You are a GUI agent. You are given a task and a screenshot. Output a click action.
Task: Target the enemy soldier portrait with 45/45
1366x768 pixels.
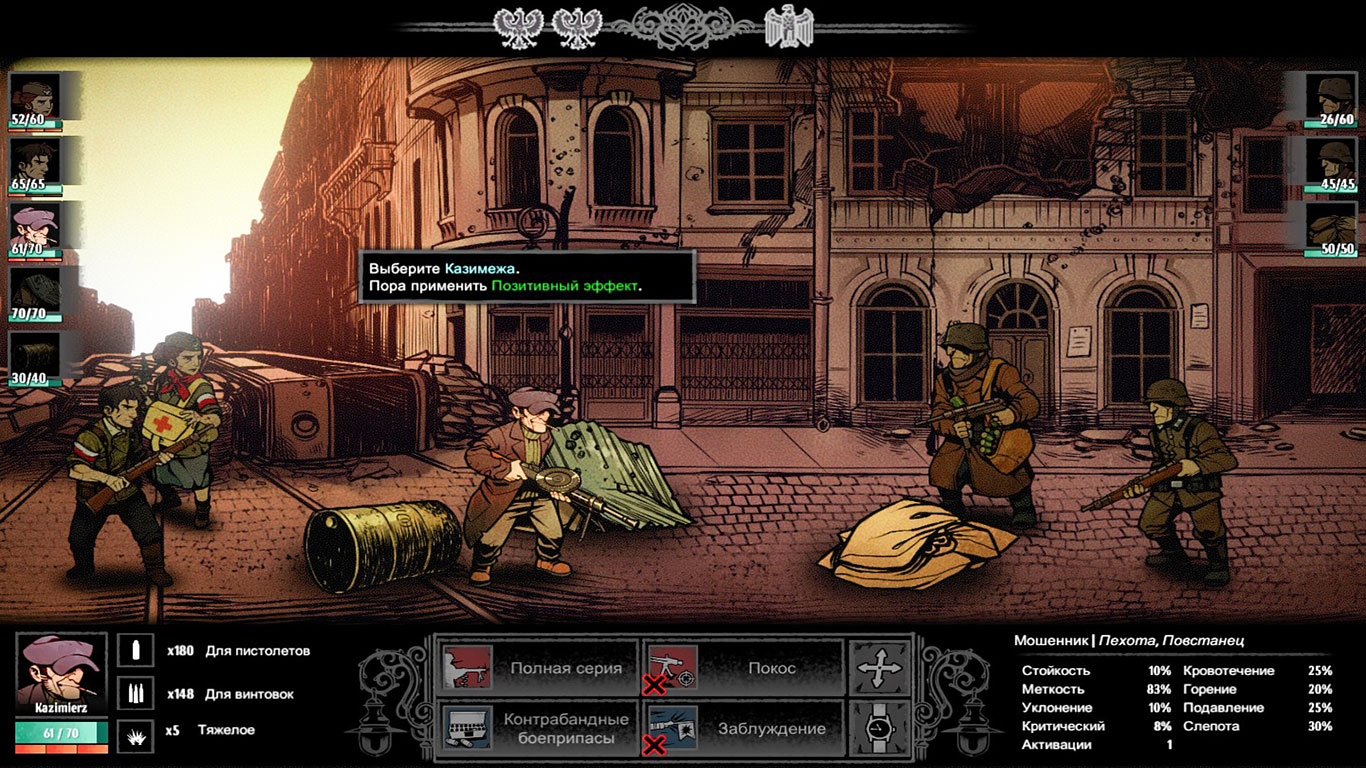[x=1332, y=162]
